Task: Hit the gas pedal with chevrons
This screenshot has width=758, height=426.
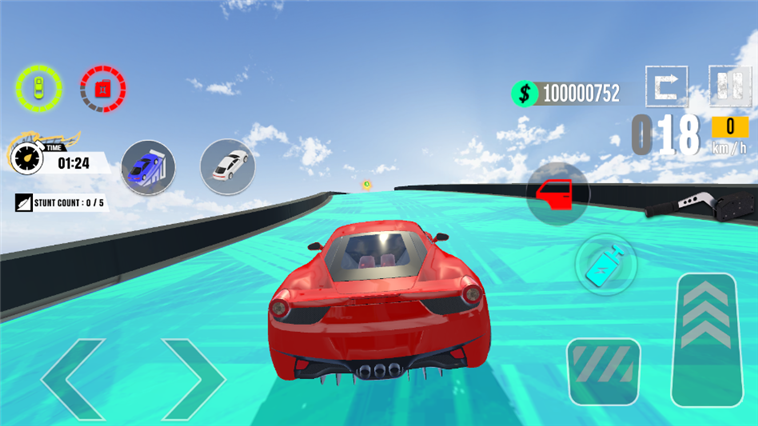Action: click(708, 340)
